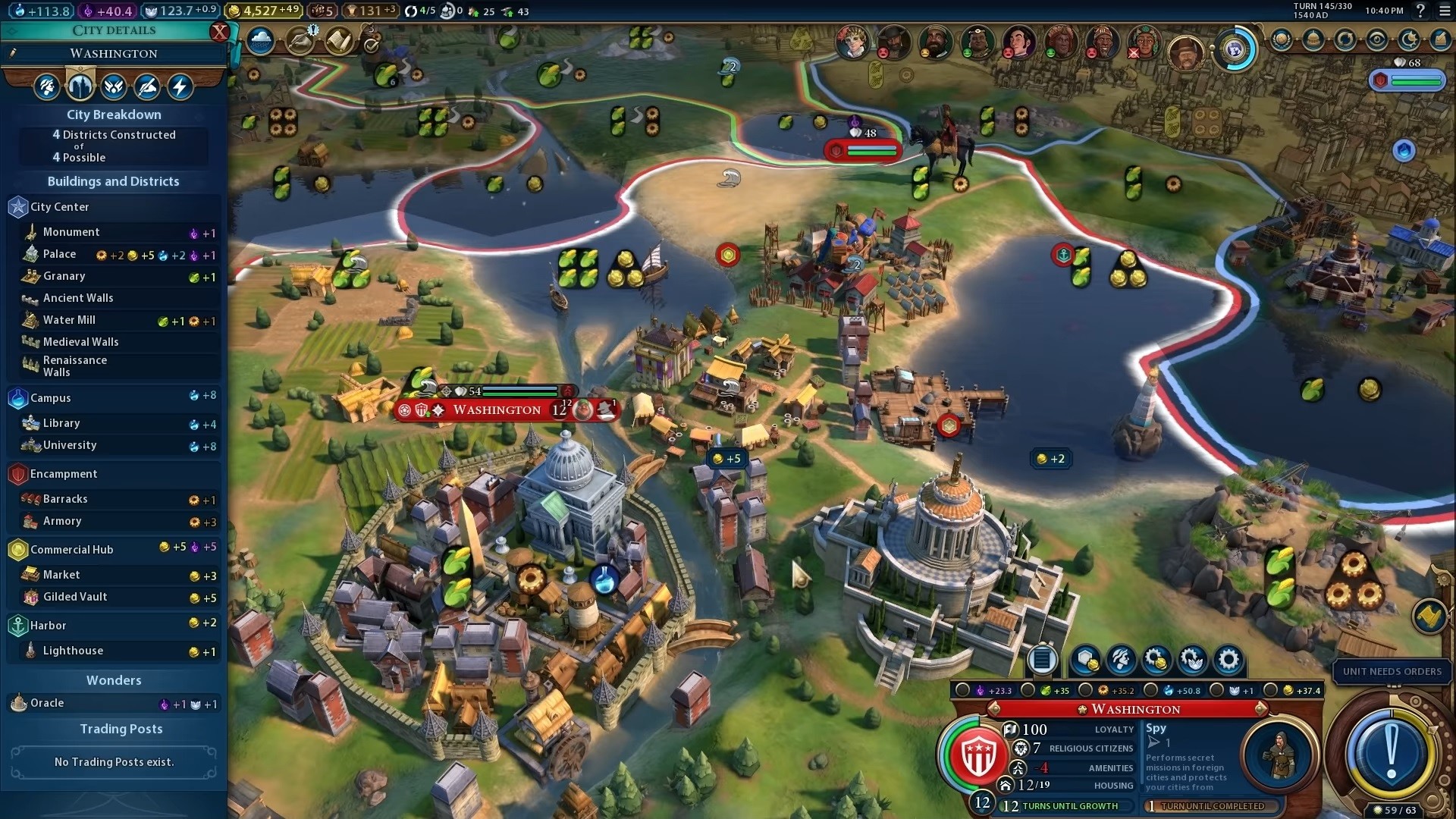Close the City Details panel
1456x819 pixels.
[219, 32]
